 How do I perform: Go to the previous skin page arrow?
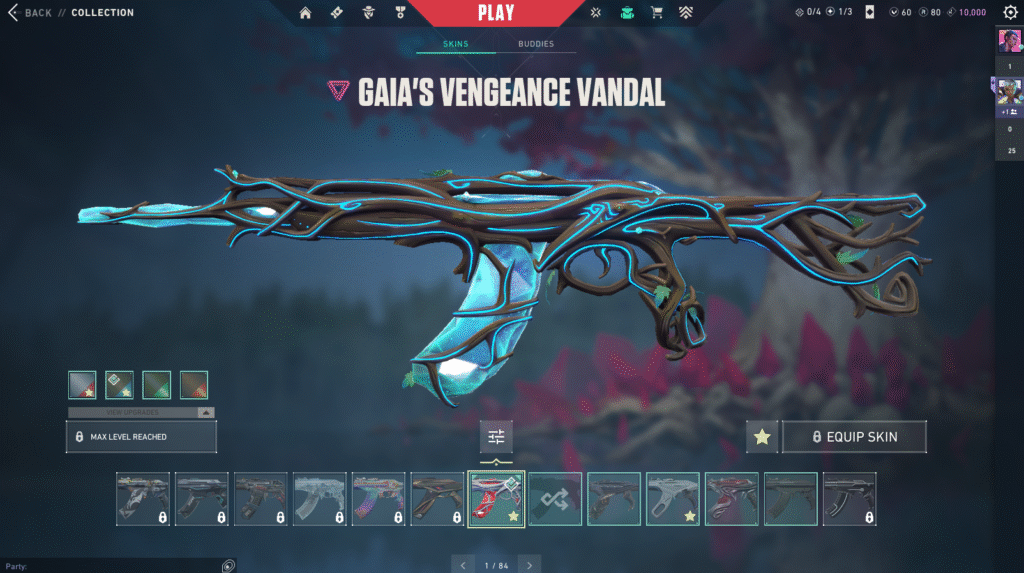[462, 565]
